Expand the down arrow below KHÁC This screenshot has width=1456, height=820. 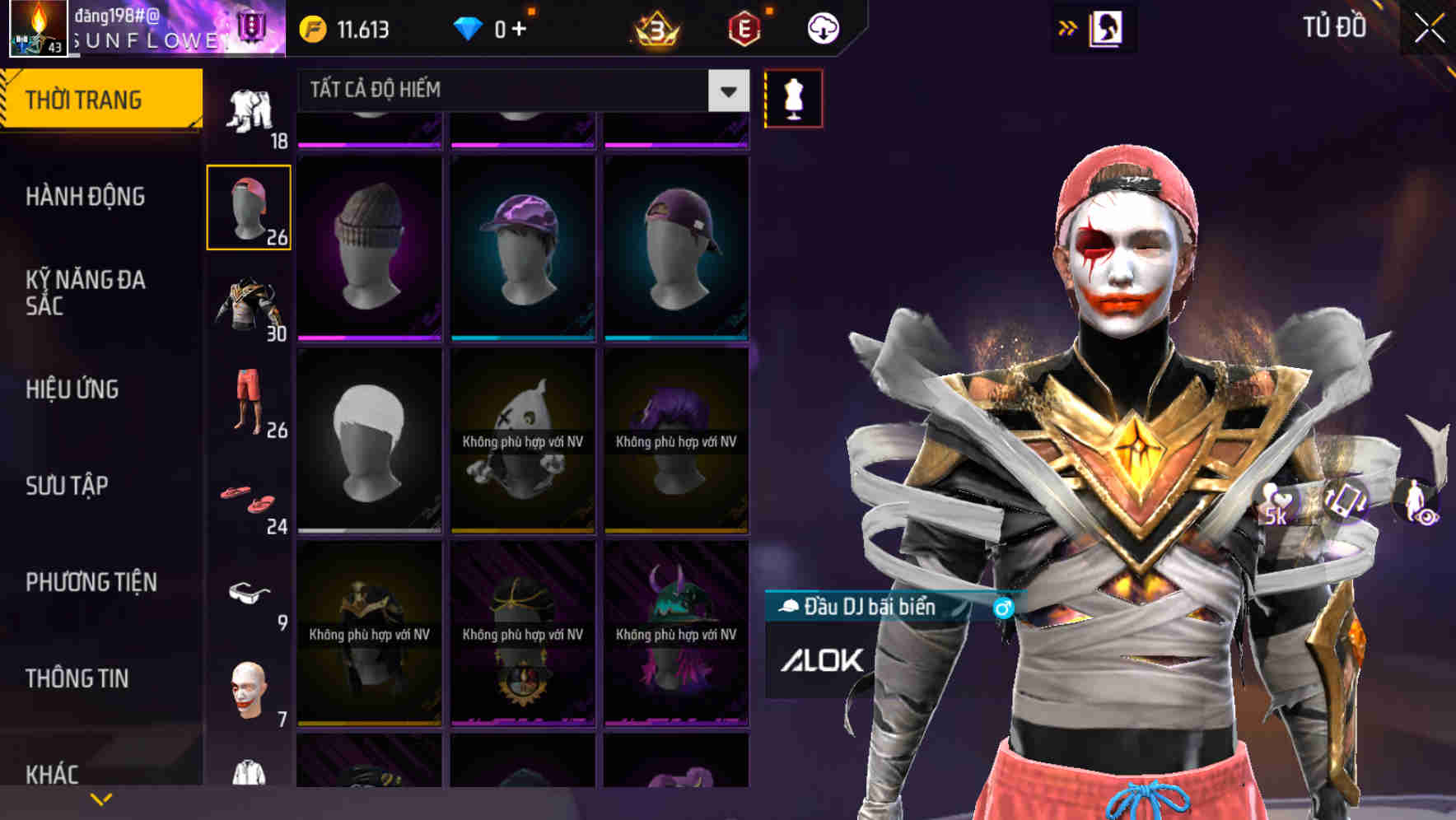click(x=101, y=798)
